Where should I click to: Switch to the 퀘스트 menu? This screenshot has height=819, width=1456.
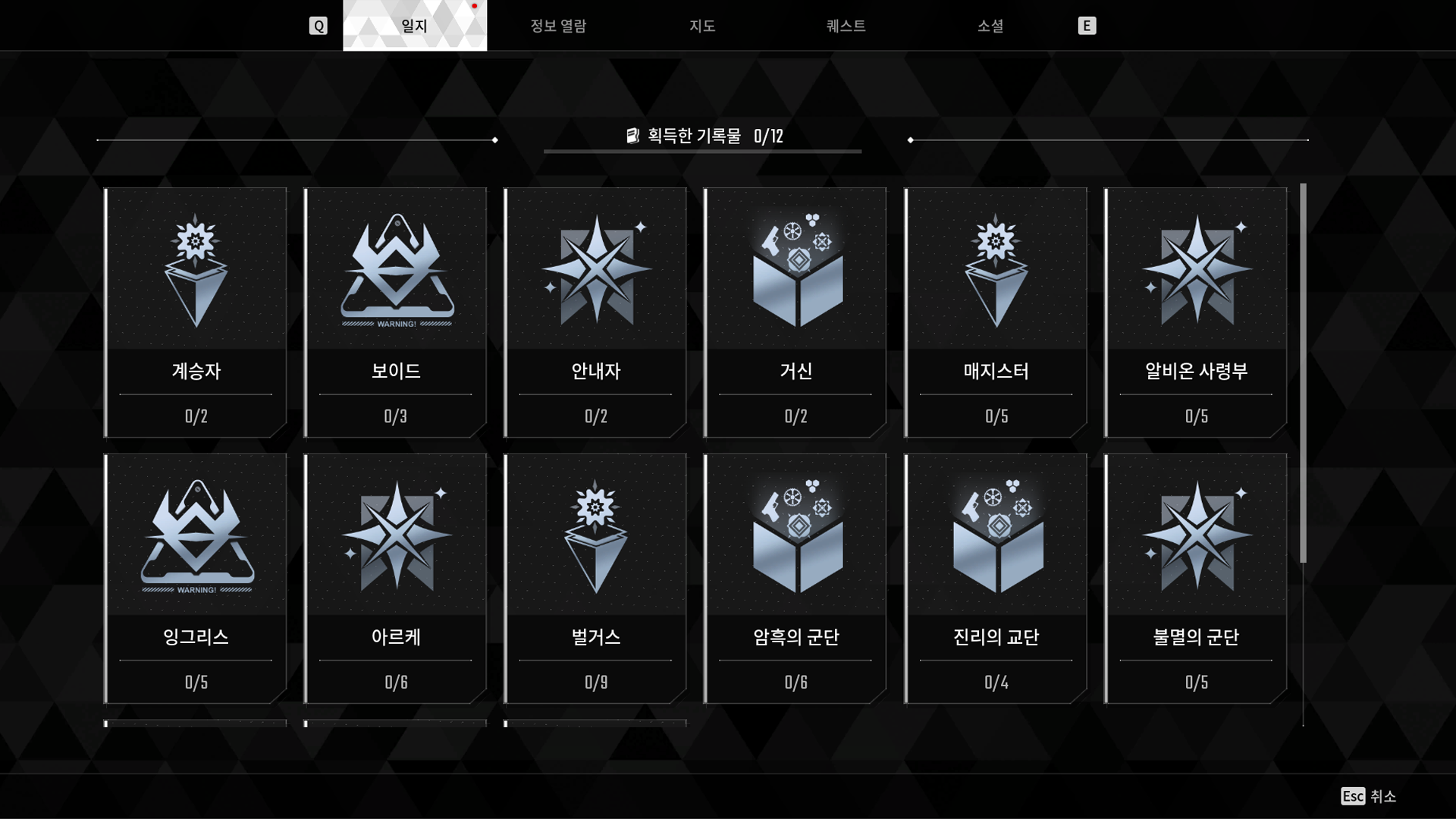[x=846, y=25]
